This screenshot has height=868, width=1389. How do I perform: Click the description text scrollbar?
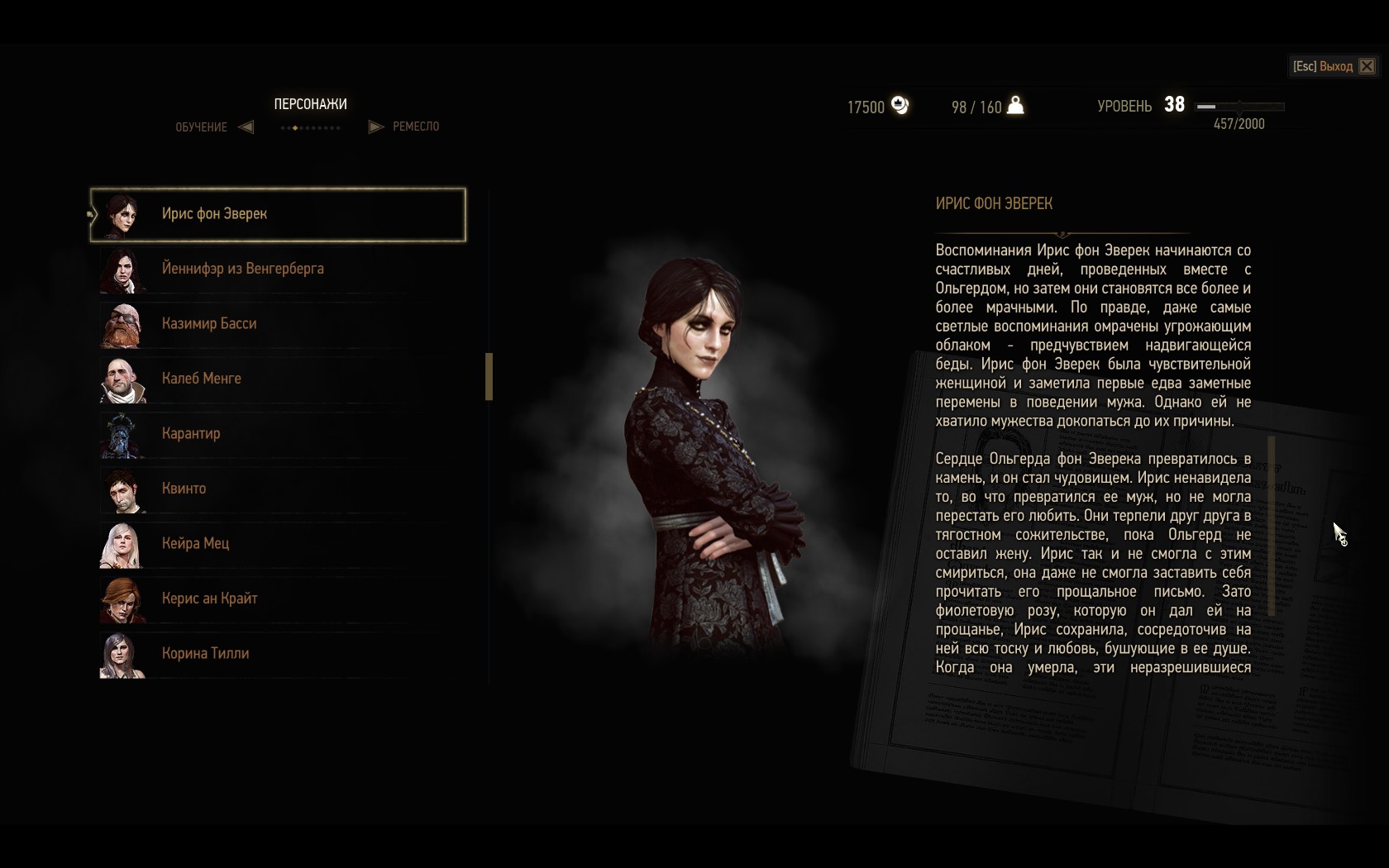pos(1272,526)
